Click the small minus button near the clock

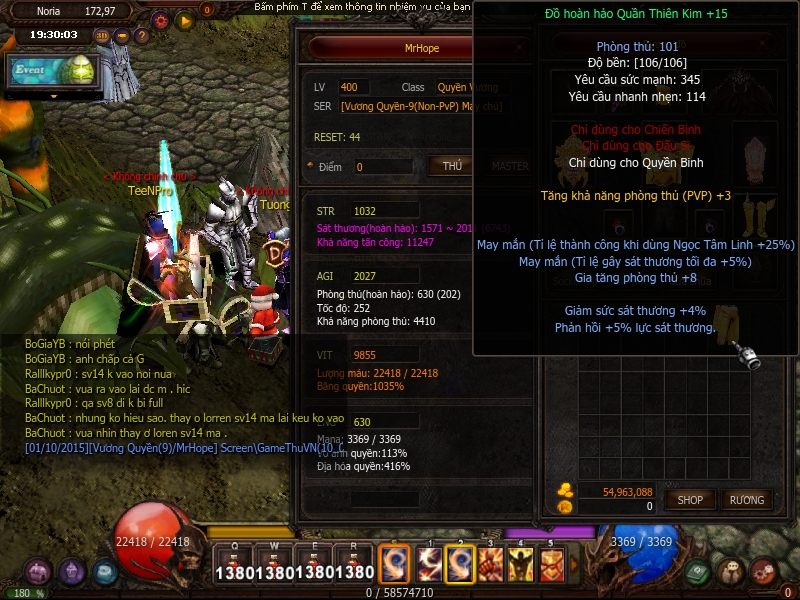tap(122, 36)
